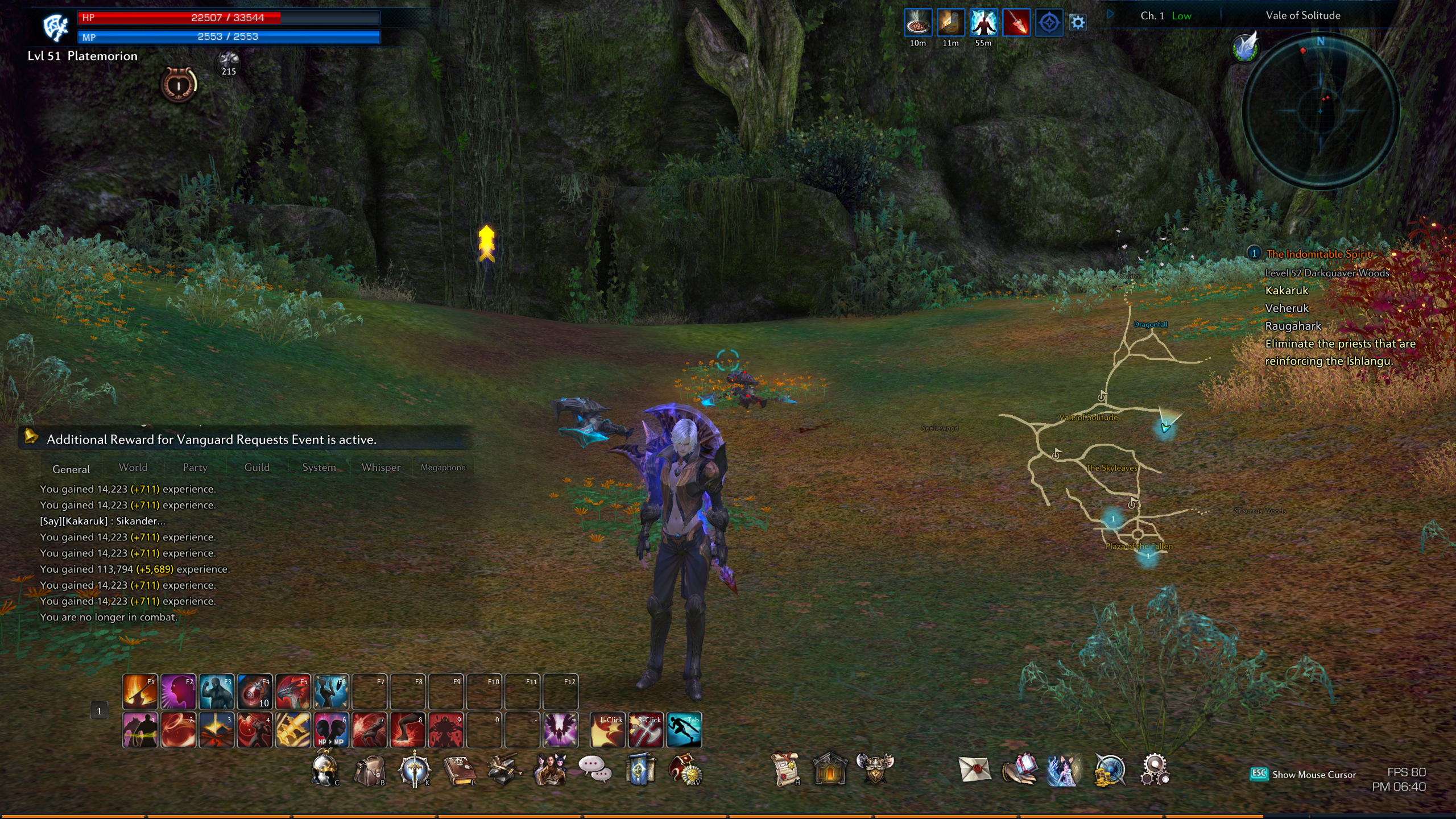1456x819 pixels.
Task: Click the circular minimap
Action: click(x=1321, y=110)
